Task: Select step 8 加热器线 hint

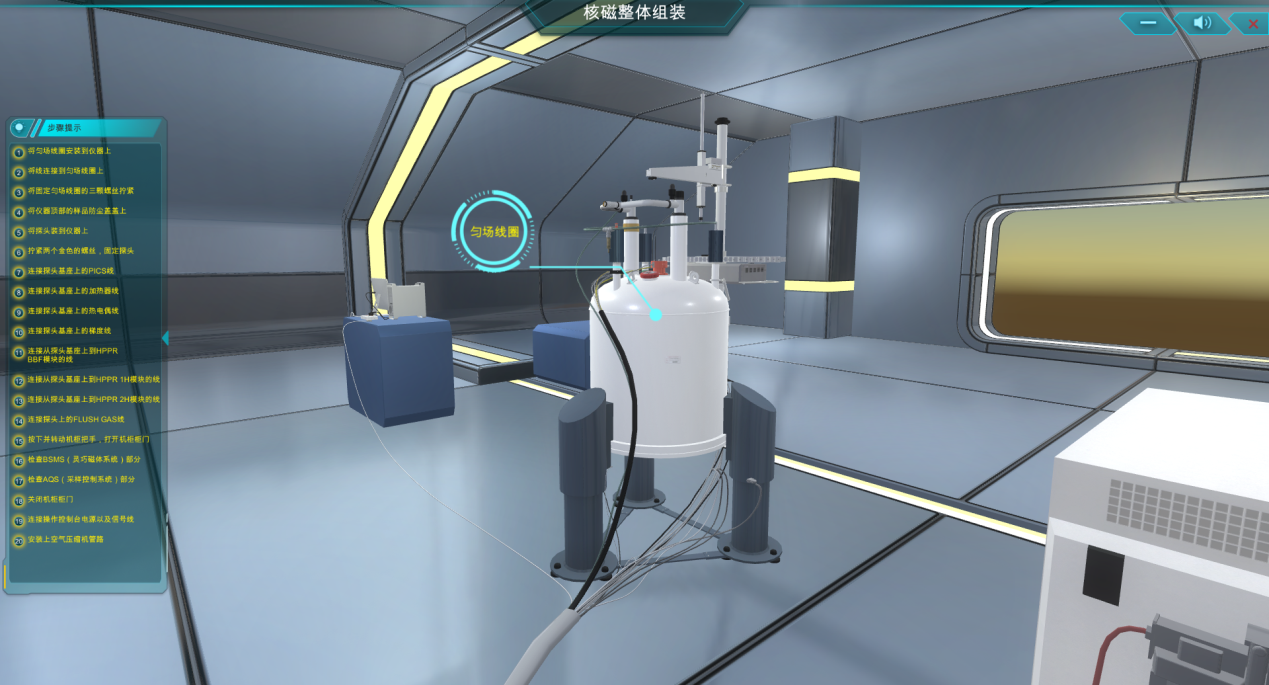Action: [72, 291]
